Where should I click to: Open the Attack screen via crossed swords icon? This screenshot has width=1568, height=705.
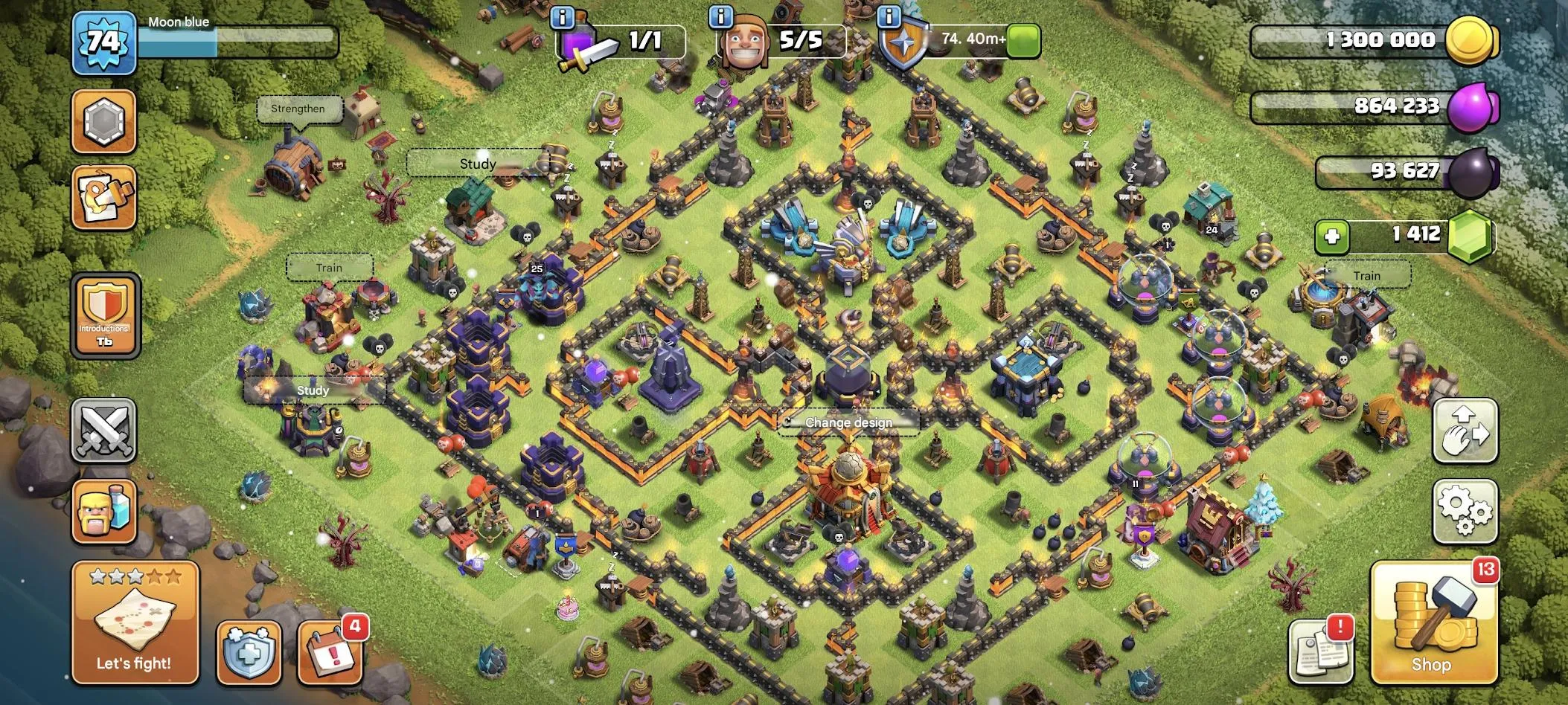104,431
